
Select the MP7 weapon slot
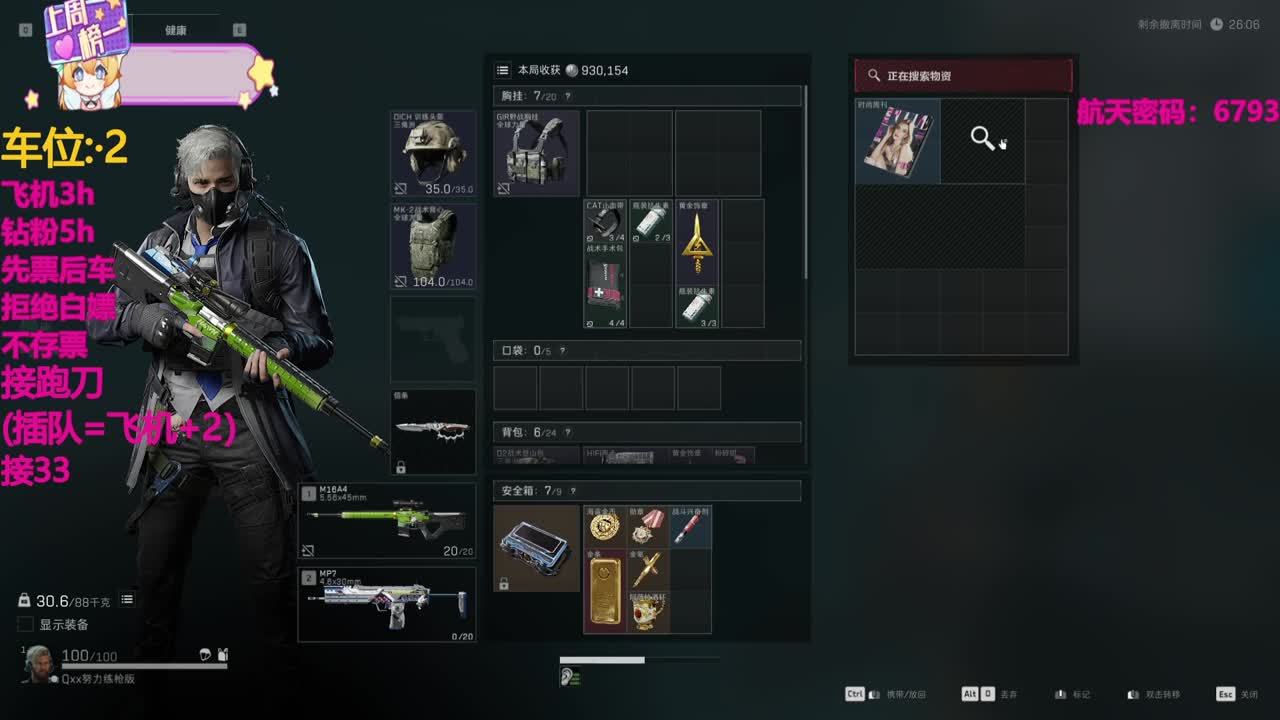point(388,604)
